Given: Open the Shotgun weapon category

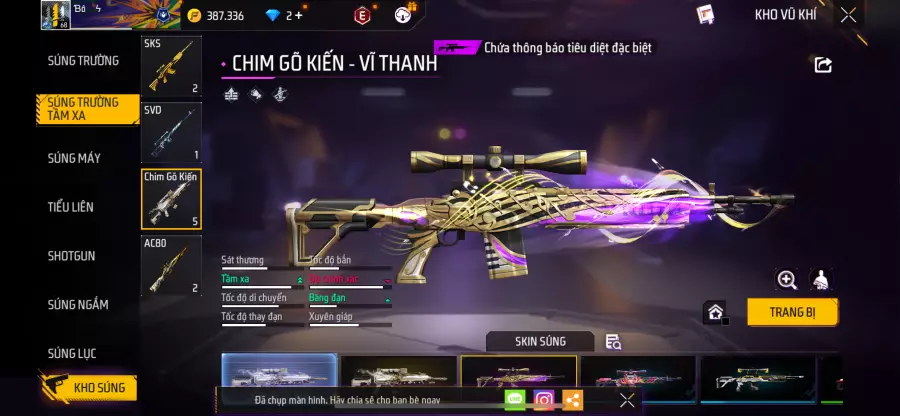Looking at the screenshot, I should tap(72, 256).
